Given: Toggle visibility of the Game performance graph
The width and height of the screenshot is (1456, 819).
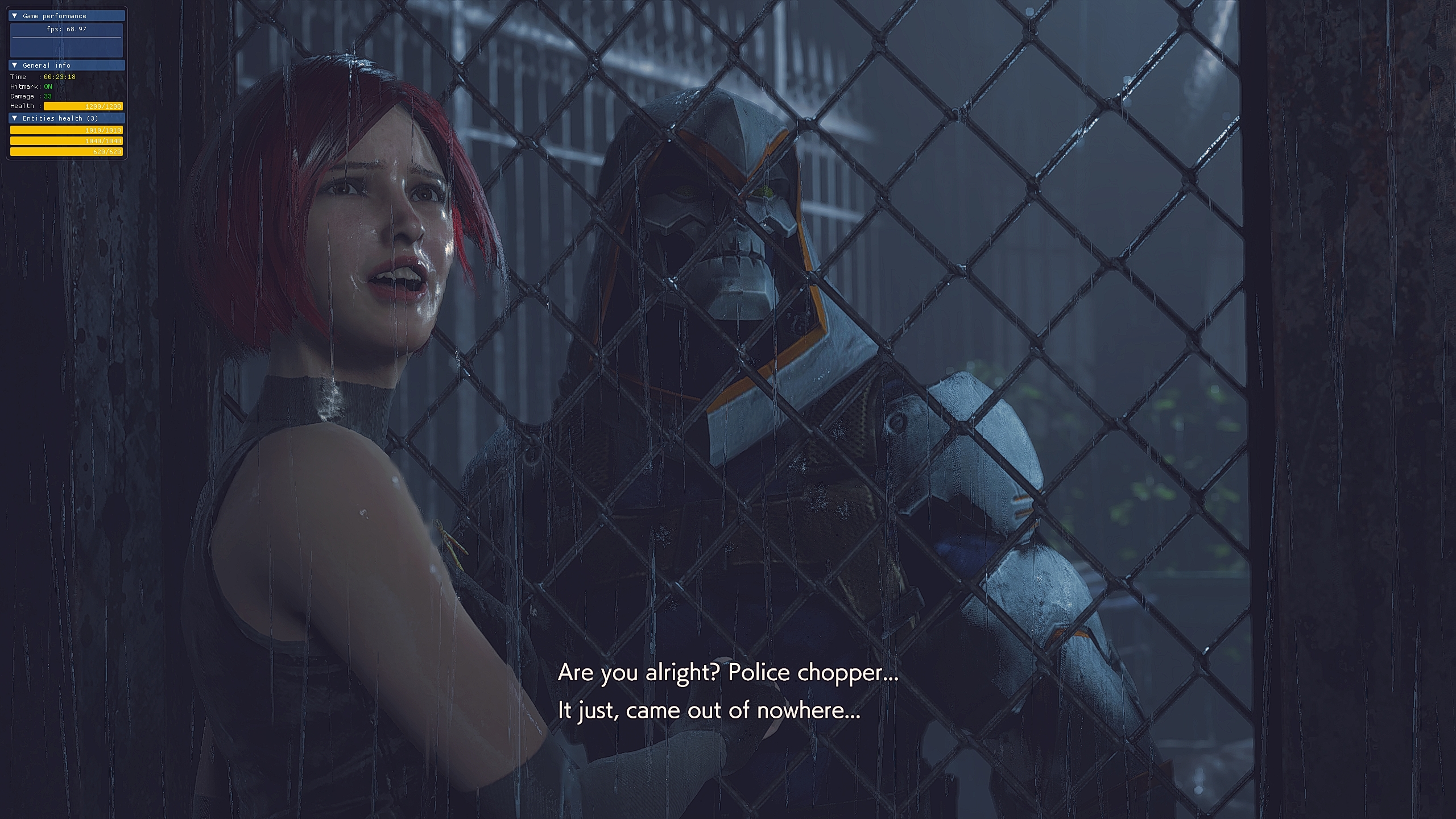Looking at the screenshot, I should [x=15, y=16].
